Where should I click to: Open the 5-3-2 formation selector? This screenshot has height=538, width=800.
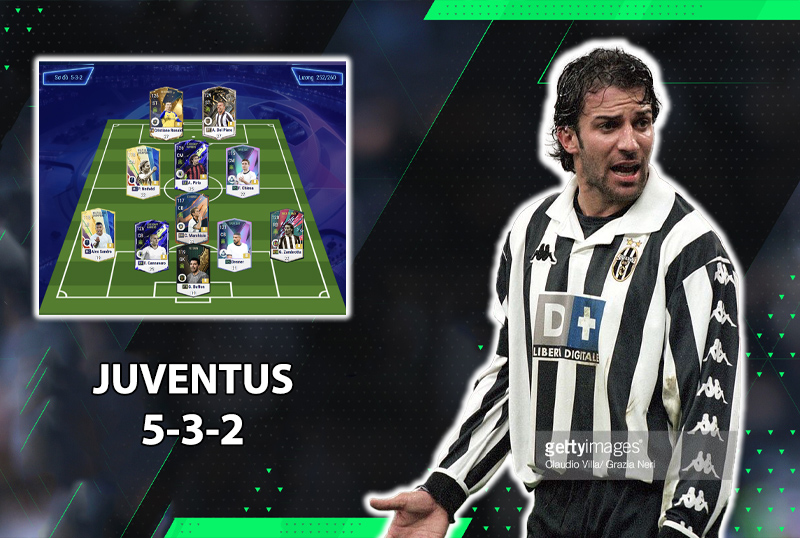coord(65,74)
